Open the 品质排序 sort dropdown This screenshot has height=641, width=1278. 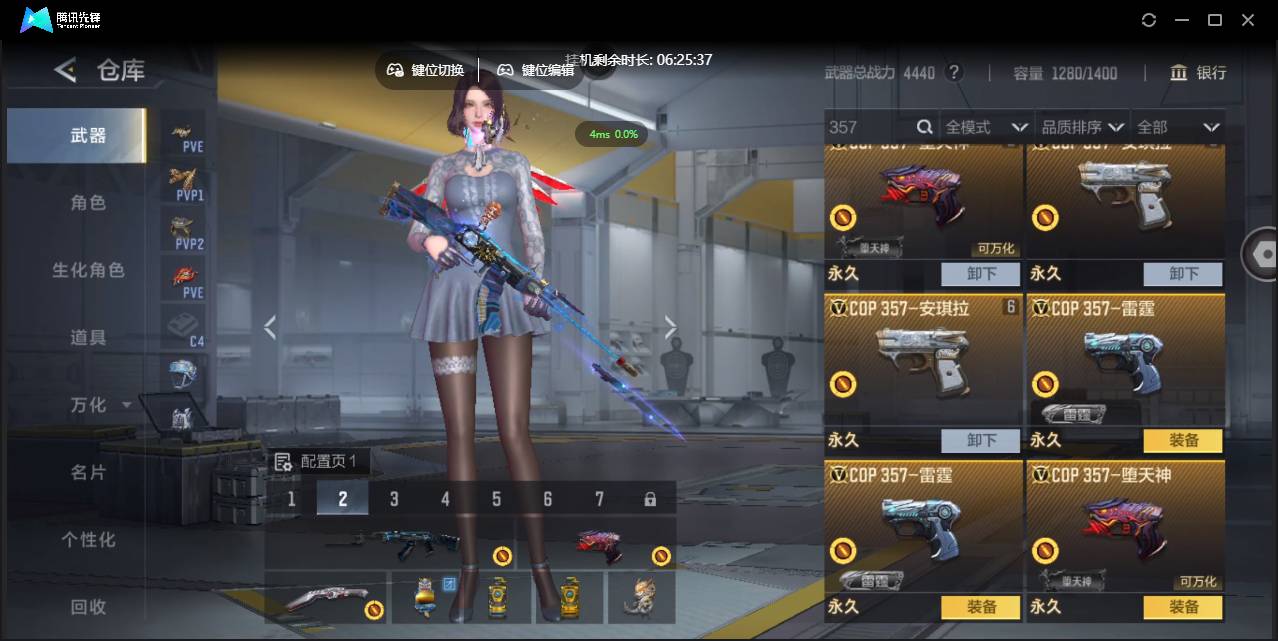[x=1083, y=127]
